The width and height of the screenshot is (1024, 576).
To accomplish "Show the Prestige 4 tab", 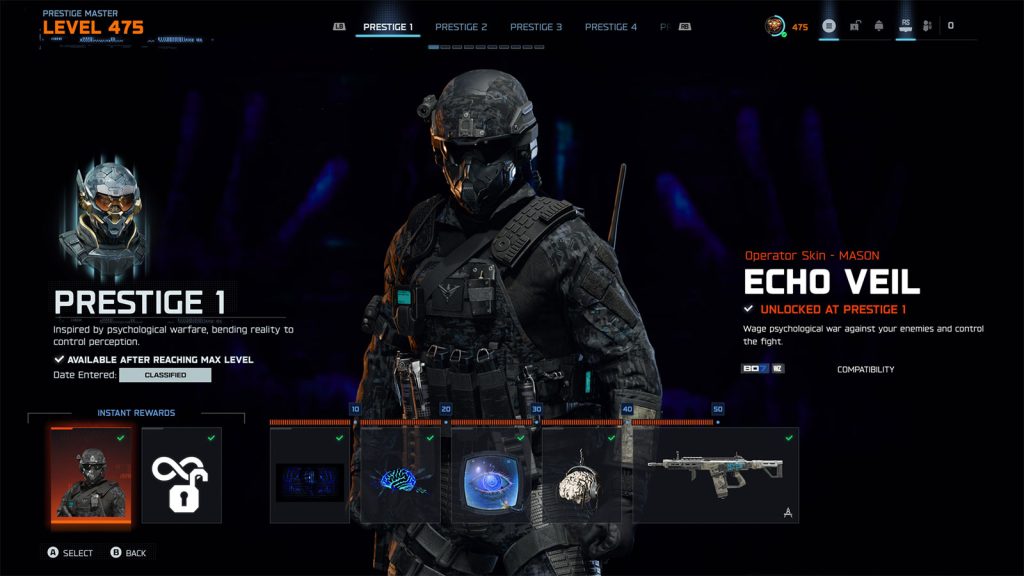I will (611, 27).
